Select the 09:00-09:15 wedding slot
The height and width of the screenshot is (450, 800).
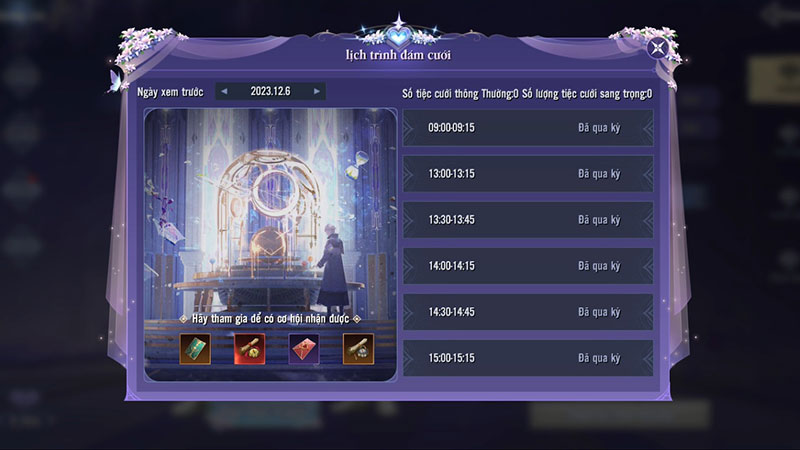[x=527, y=128]
